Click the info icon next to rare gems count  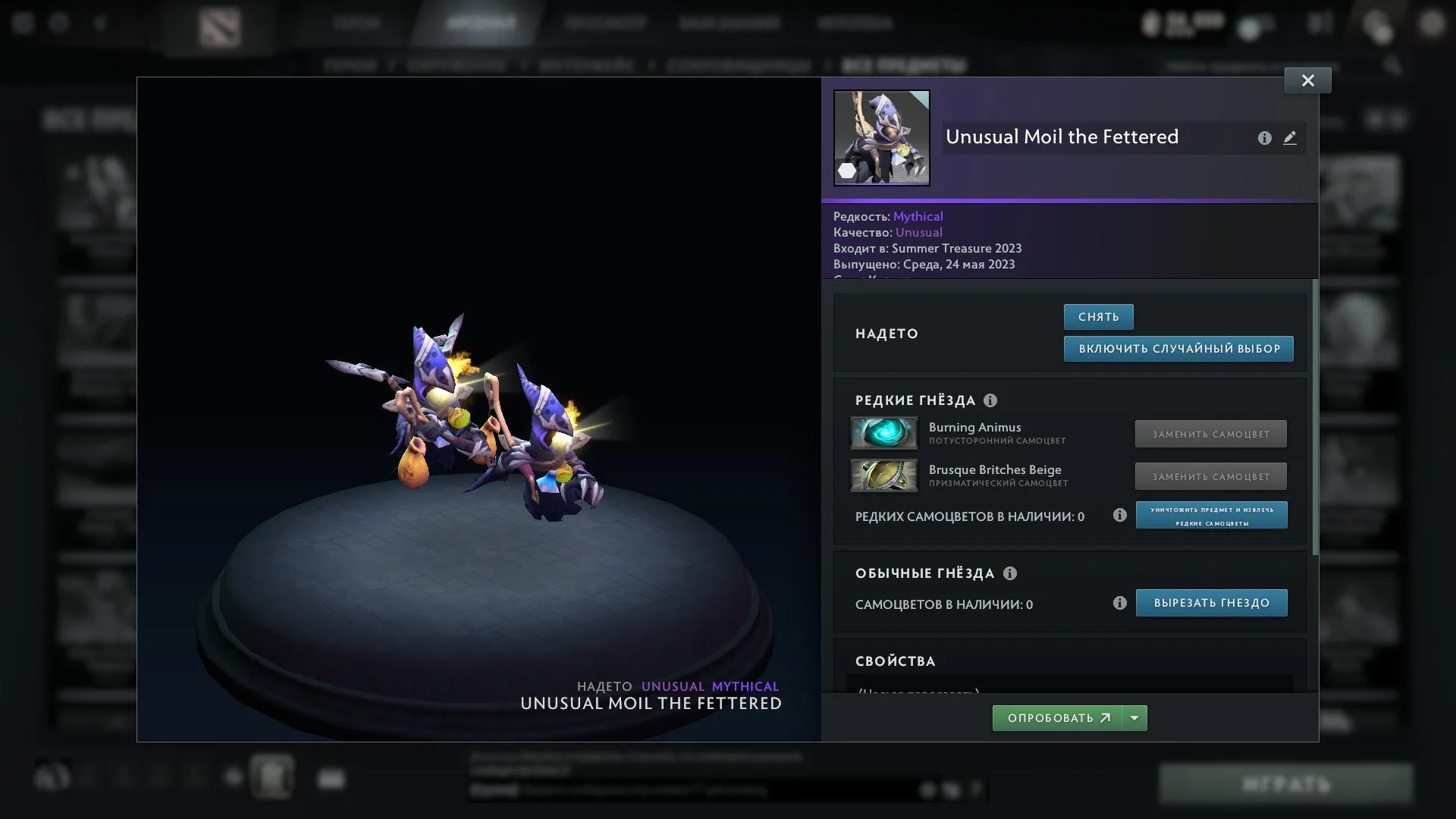pos(1119,516)
